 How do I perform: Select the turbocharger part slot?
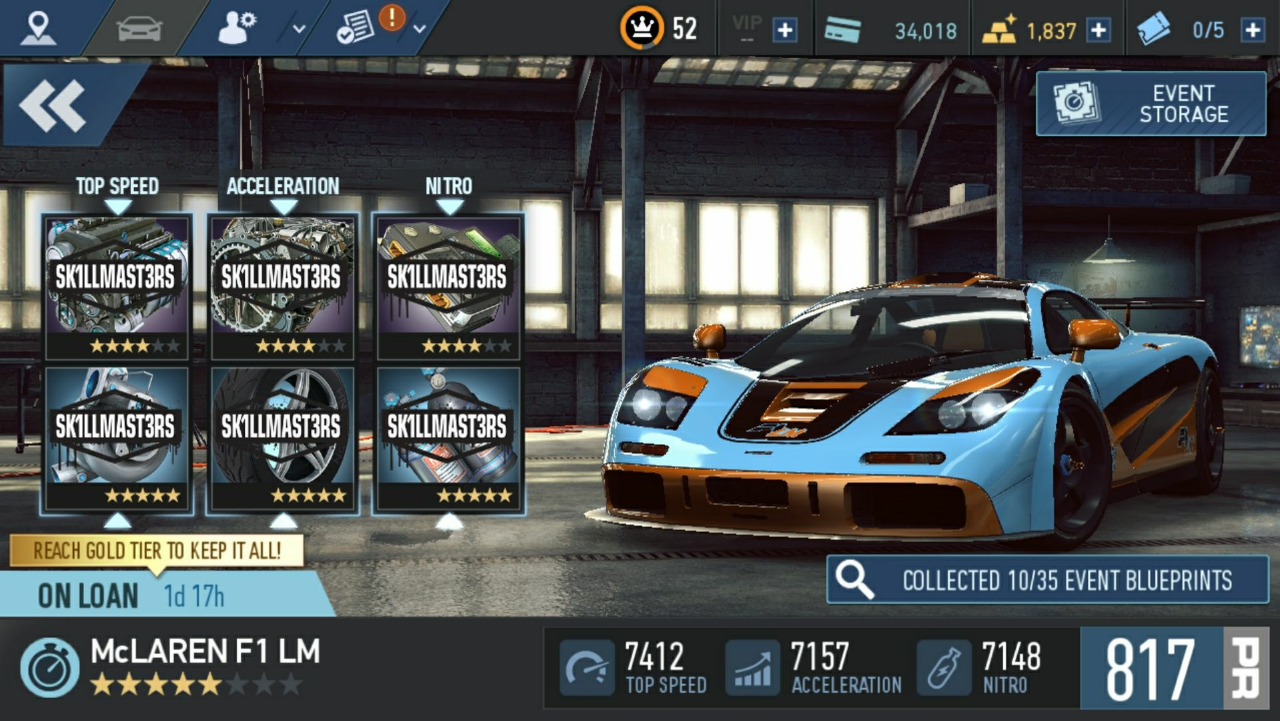pyautogui.click(x=118, y=440)
